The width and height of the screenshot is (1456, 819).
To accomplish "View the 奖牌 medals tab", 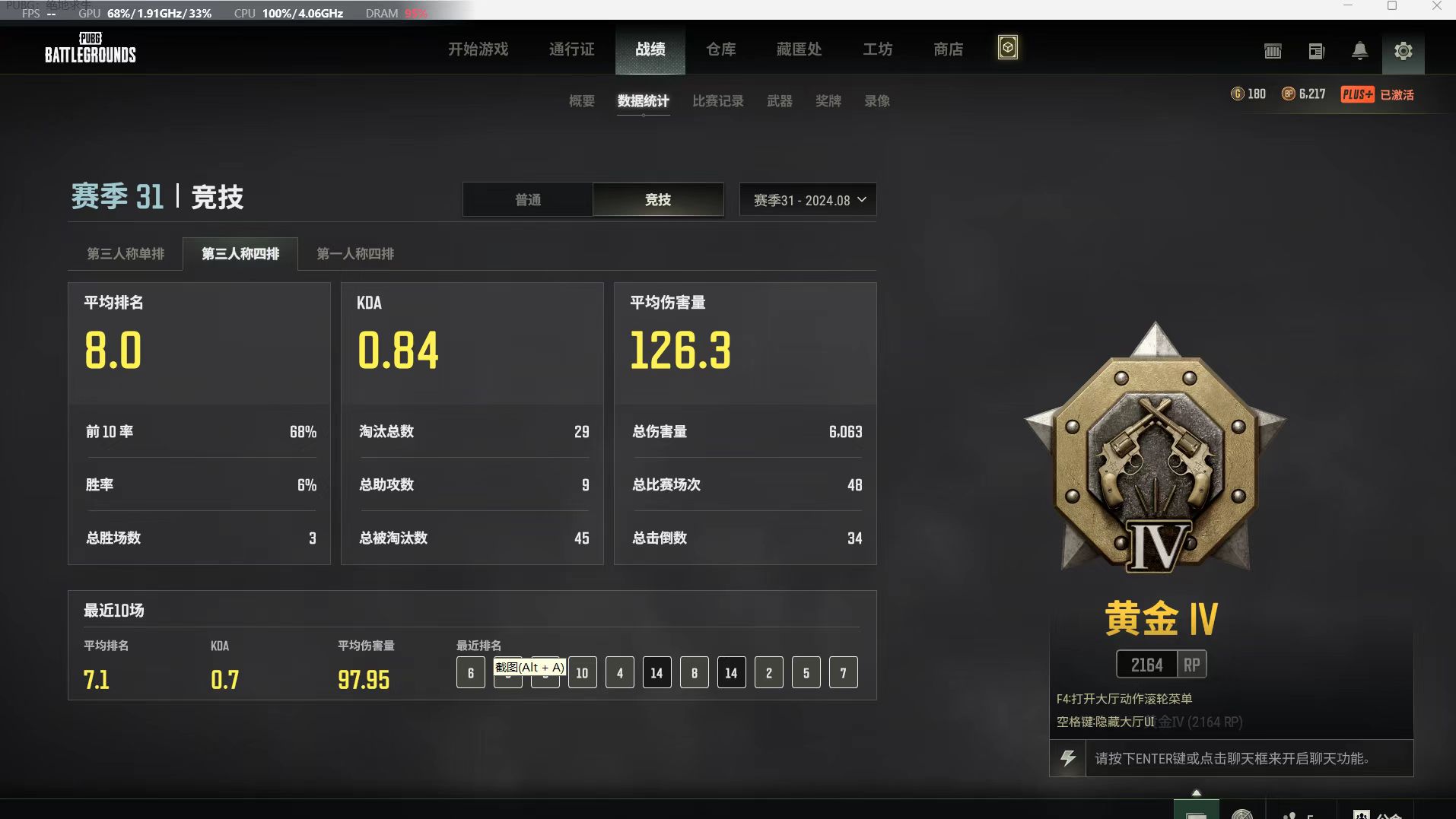I will 828,101.
